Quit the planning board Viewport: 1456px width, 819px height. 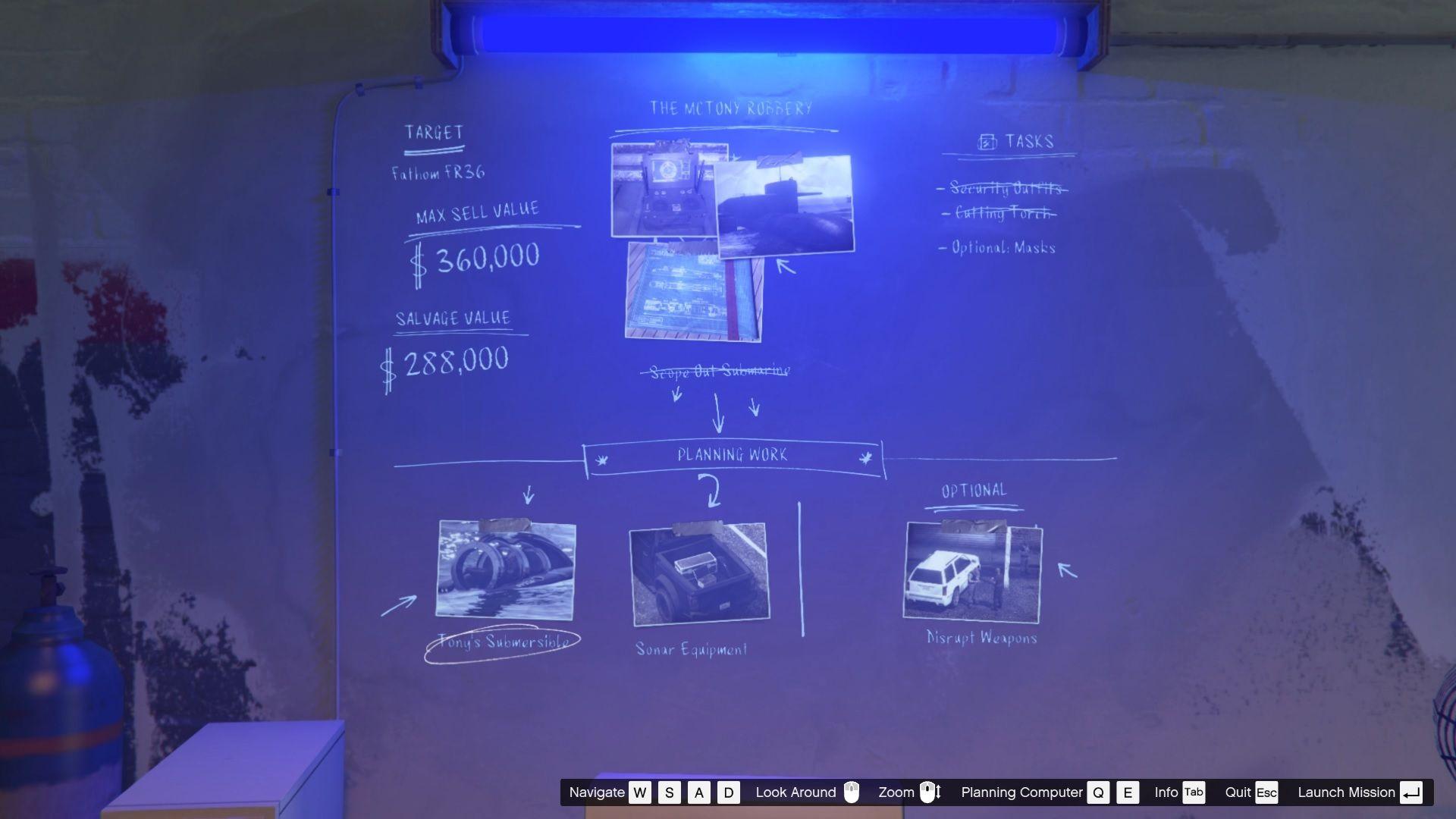(1265, 792)
